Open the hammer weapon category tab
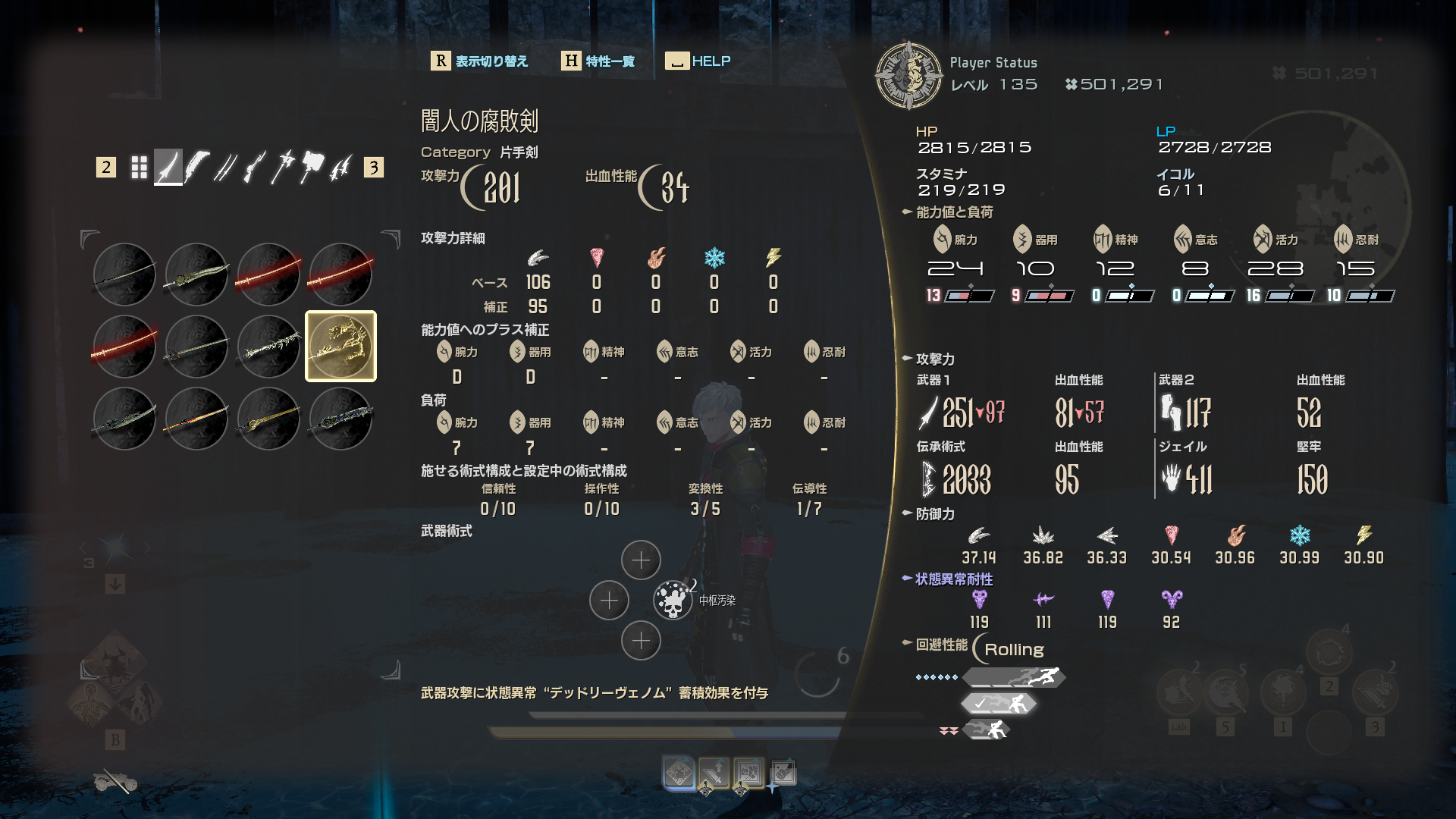 point(312,168)
